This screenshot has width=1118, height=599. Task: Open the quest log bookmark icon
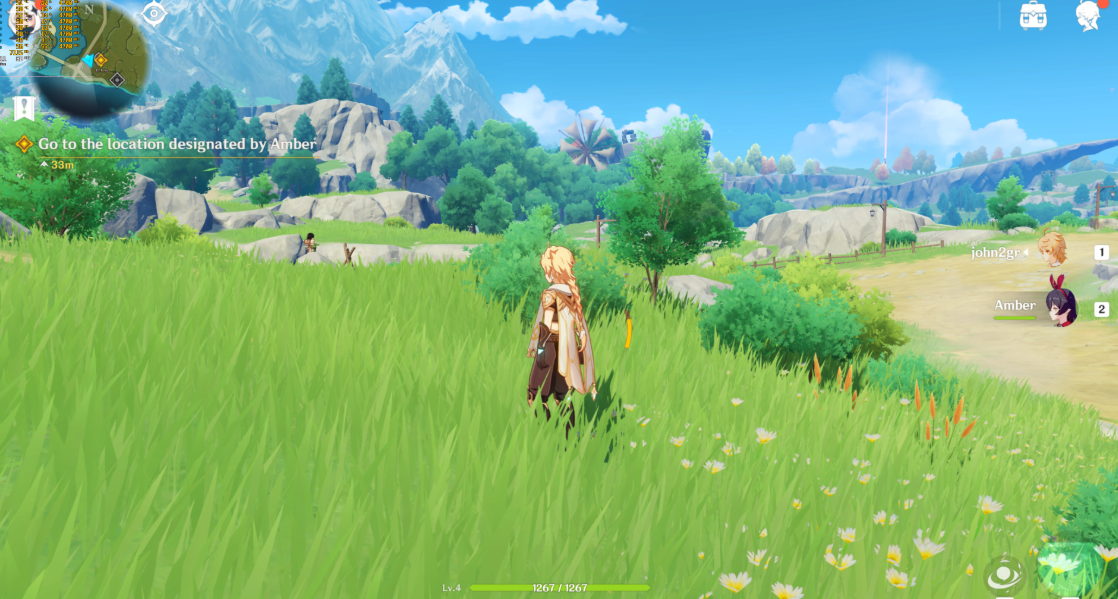pyautogui.click(x=25, y=108)
